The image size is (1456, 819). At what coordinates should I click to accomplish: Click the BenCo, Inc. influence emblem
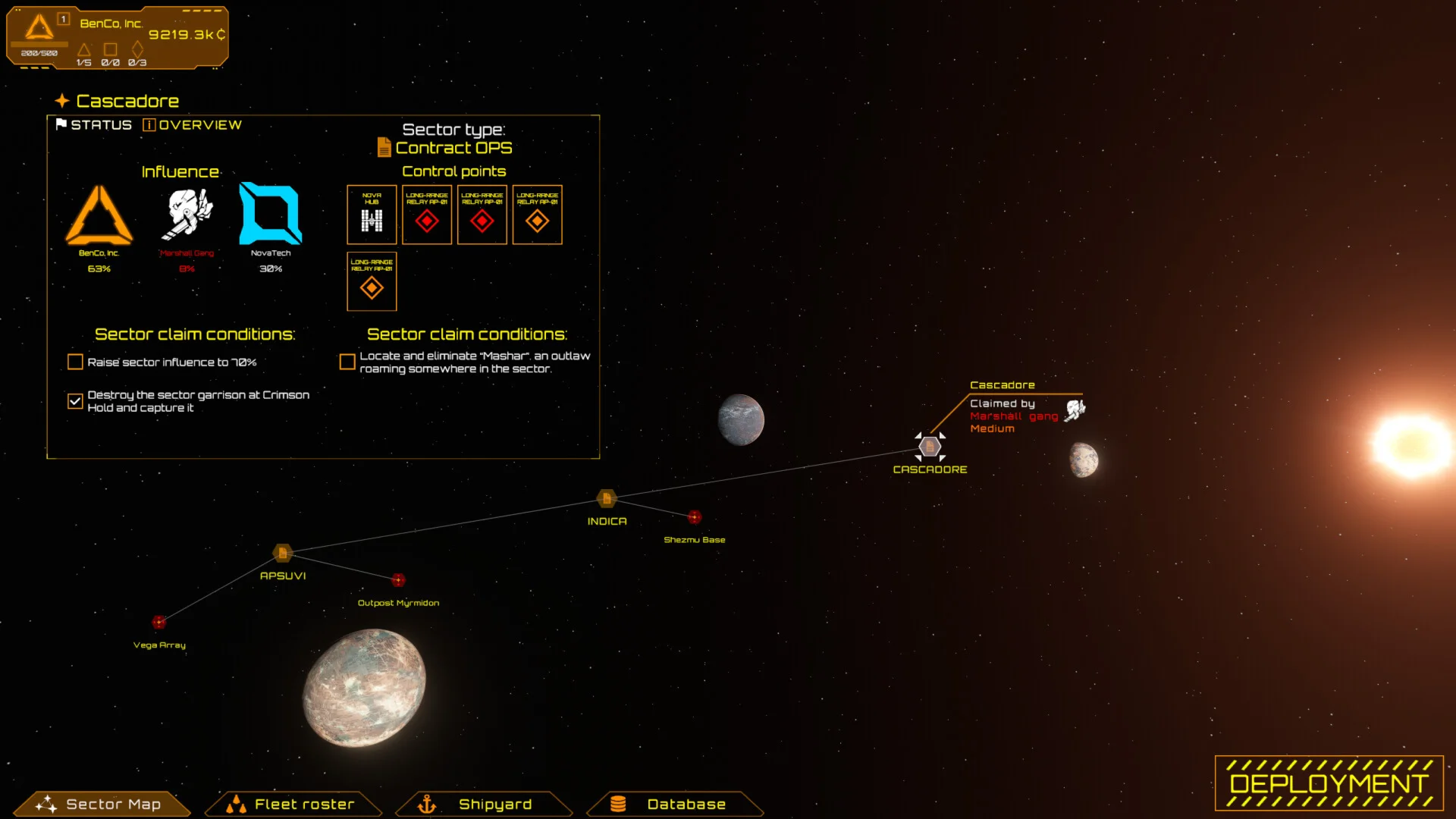tap(99, 216)
